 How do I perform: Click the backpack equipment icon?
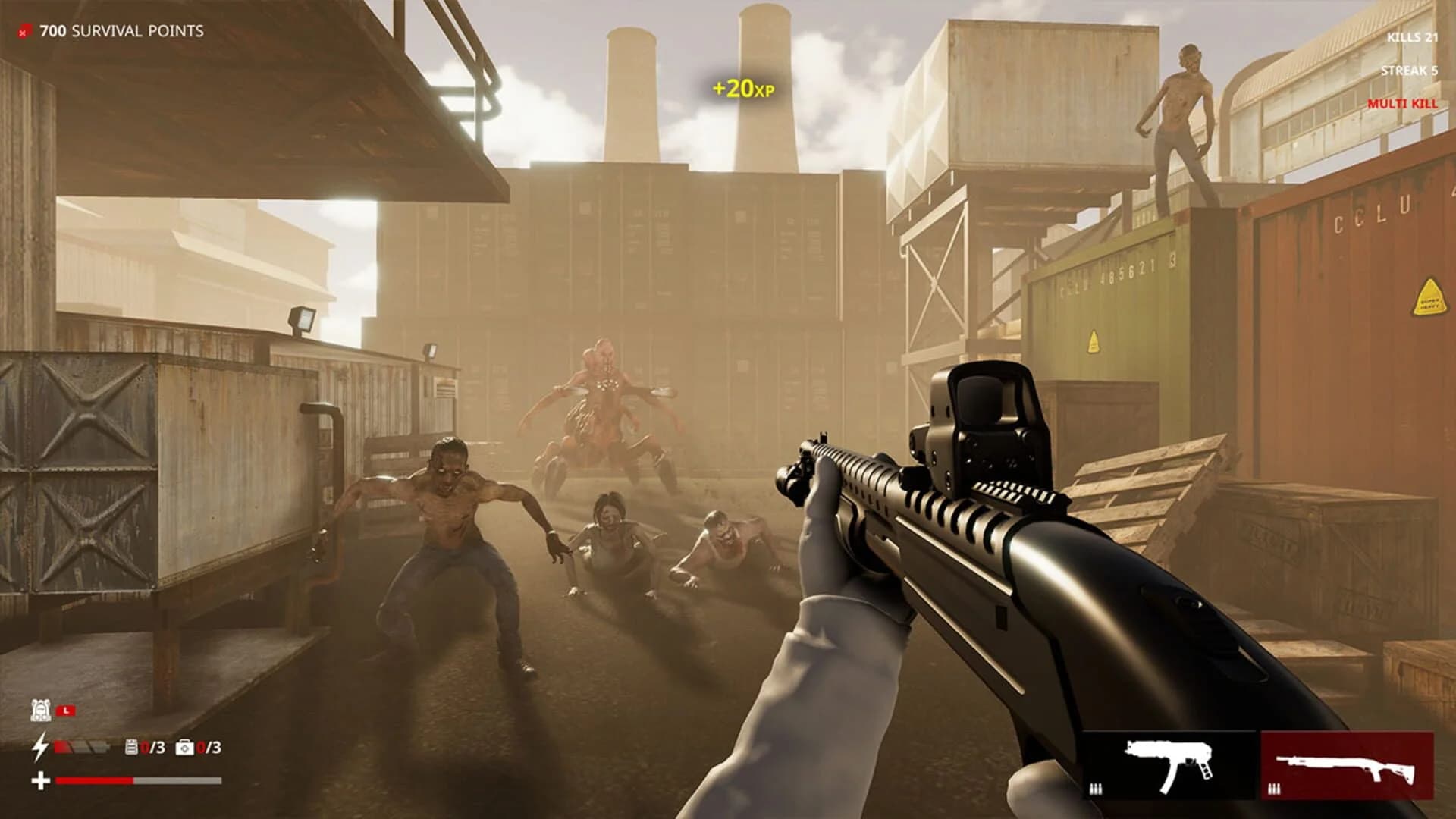tap(42, 711)
